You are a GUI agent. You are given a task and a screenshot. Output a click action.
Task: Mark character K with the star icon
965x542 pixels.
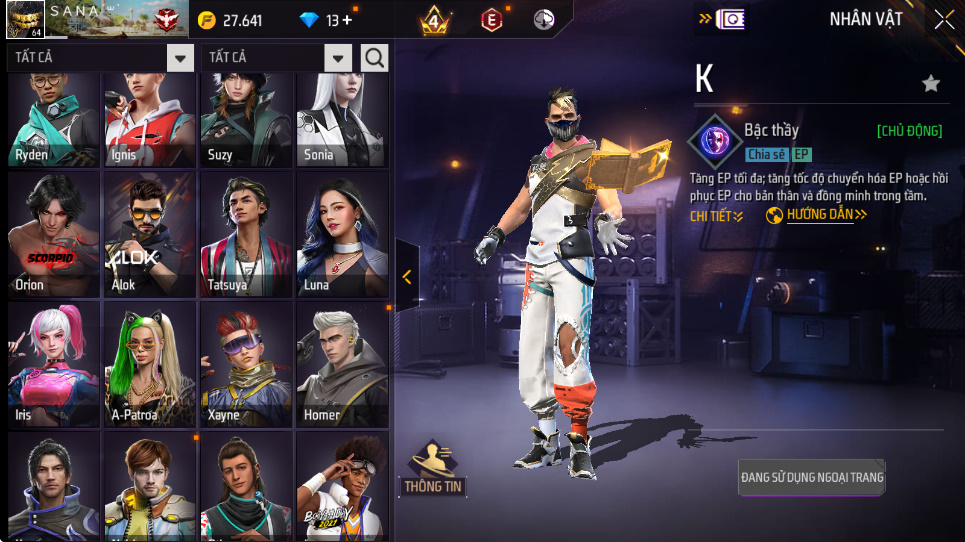(931, 84)
